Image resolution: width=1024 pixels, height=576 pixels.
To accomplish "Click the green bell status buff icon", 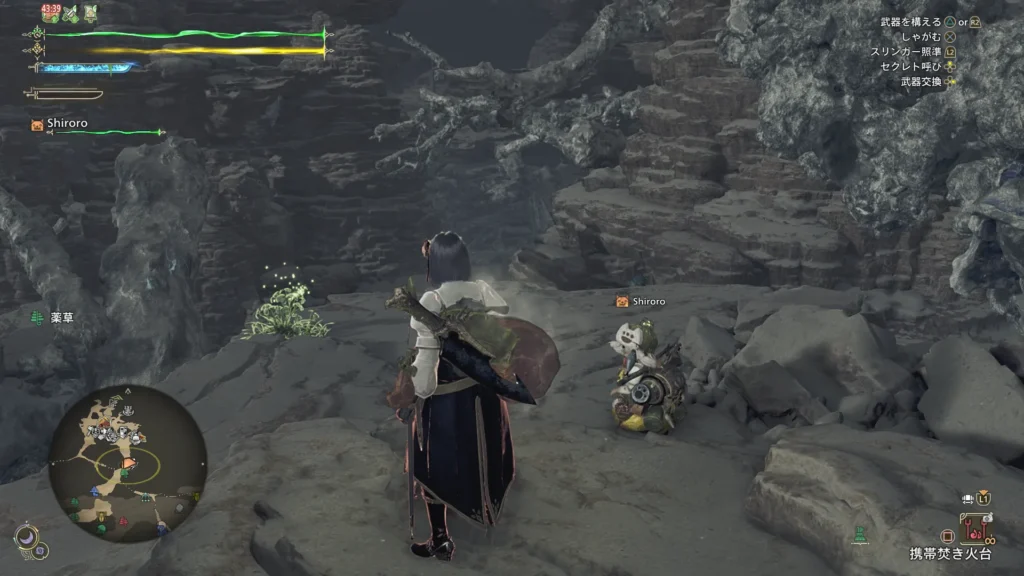I will point(91,13).
